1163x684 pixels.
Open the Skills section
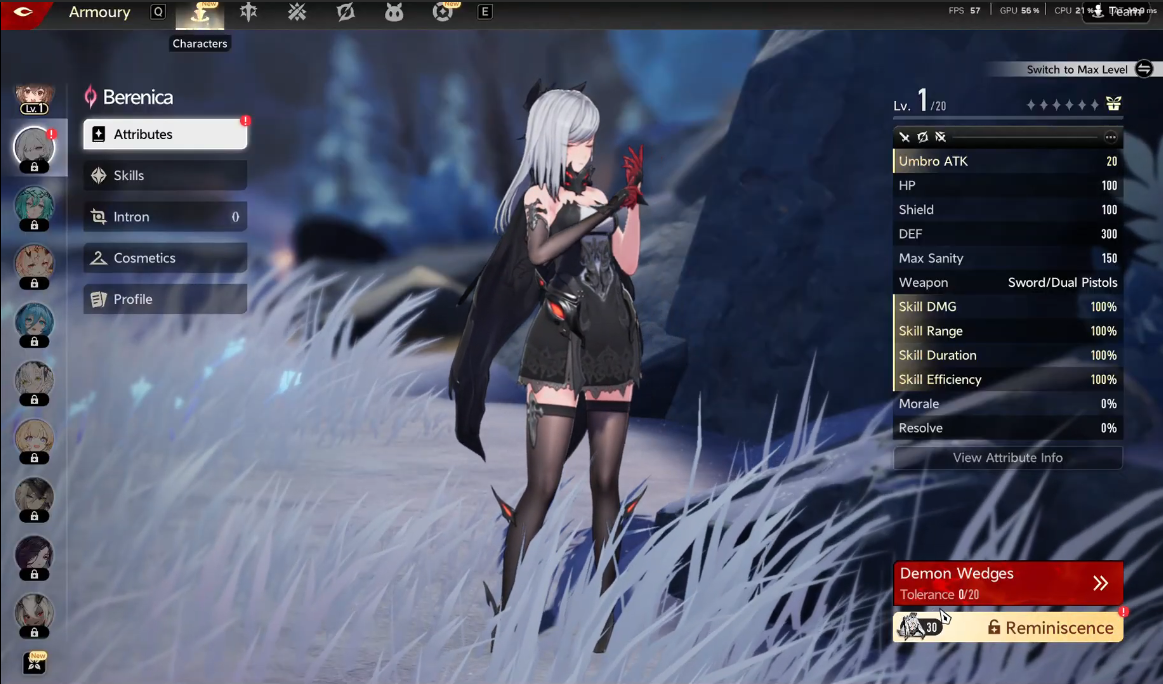[x=165, y=175]
